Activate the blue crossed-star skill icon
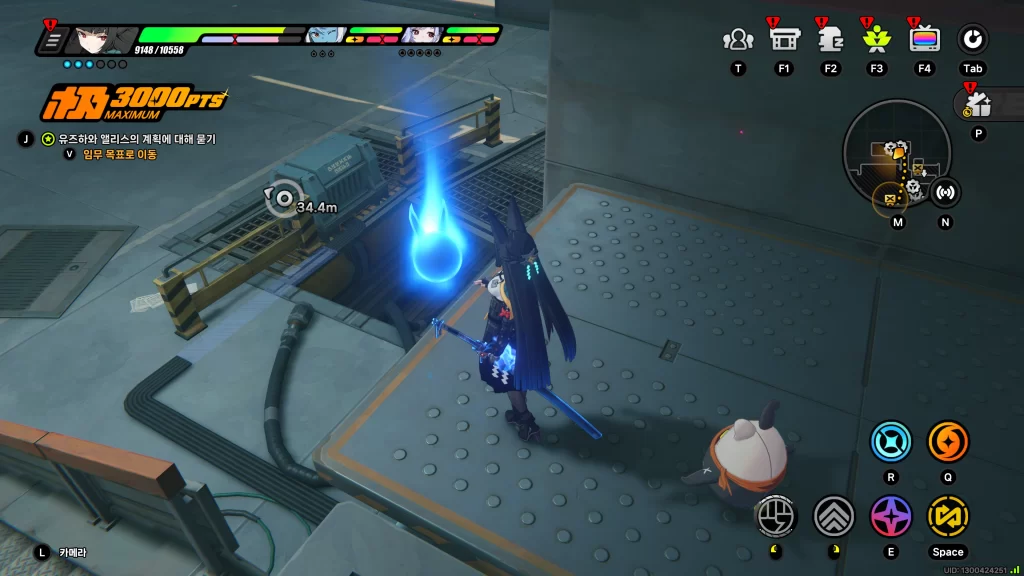This screenshot has width=1024, height=576. [x=890, y=441]
